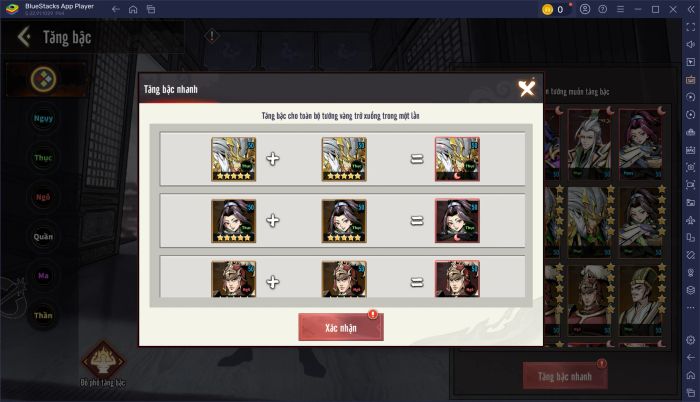The image size is (700, 402).
Task: Select the golden armored hero result portrait
Action: [457, 159]
